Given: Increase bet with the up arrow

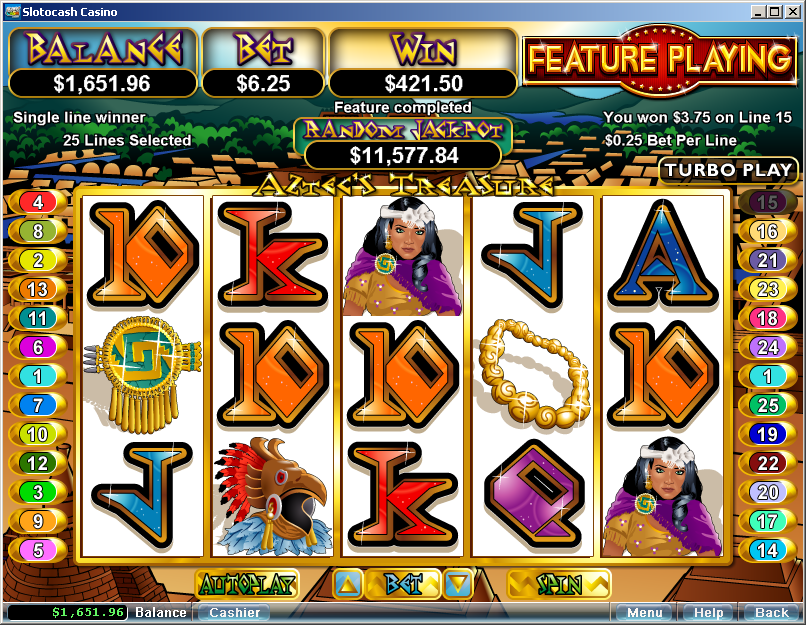Looking at the screenshot, I should coord(347,584).
